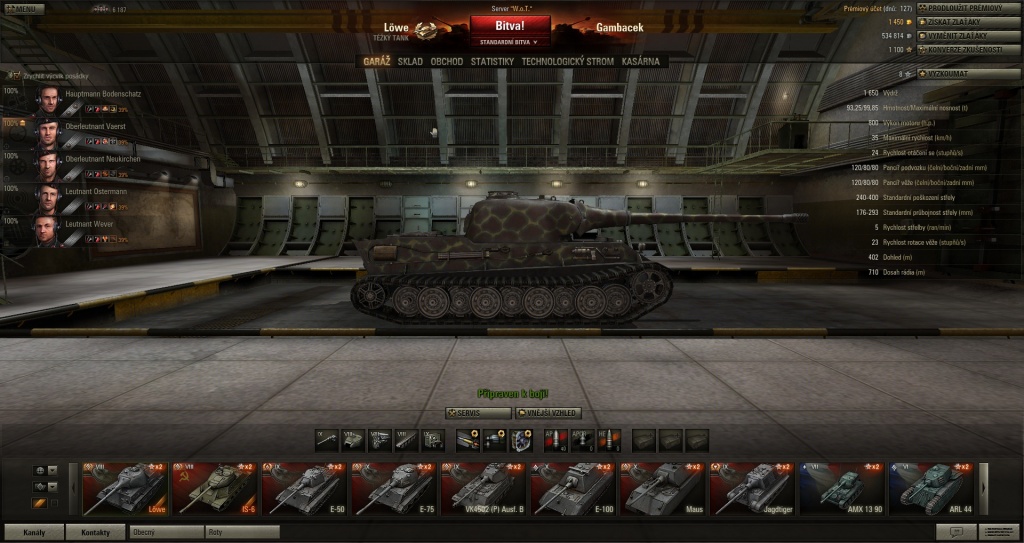
Task: Choose the Maus tank in the carousel
Action: click(662, 489)
